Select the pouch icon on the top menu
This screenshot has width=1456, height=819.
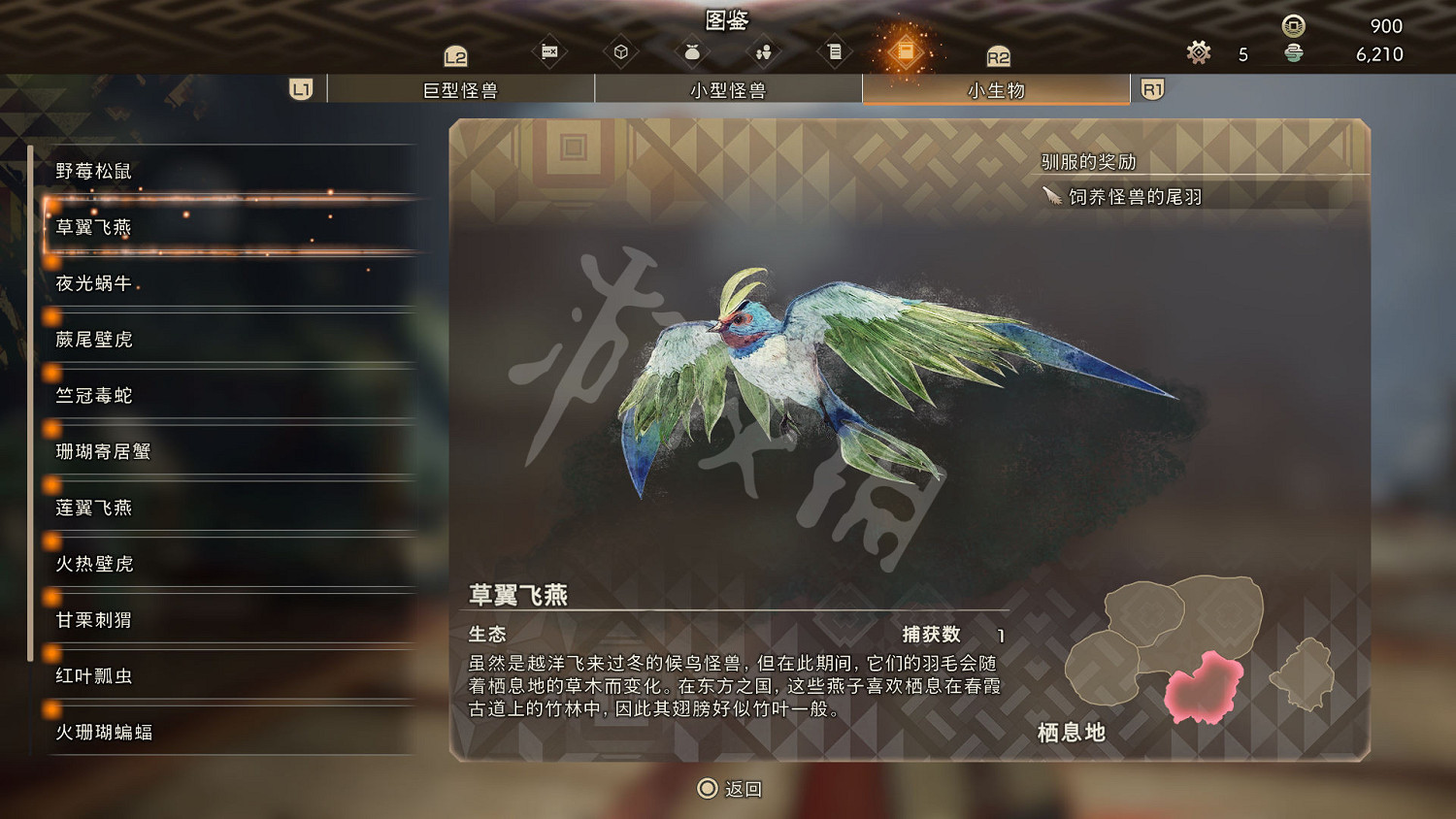(691, 50)
